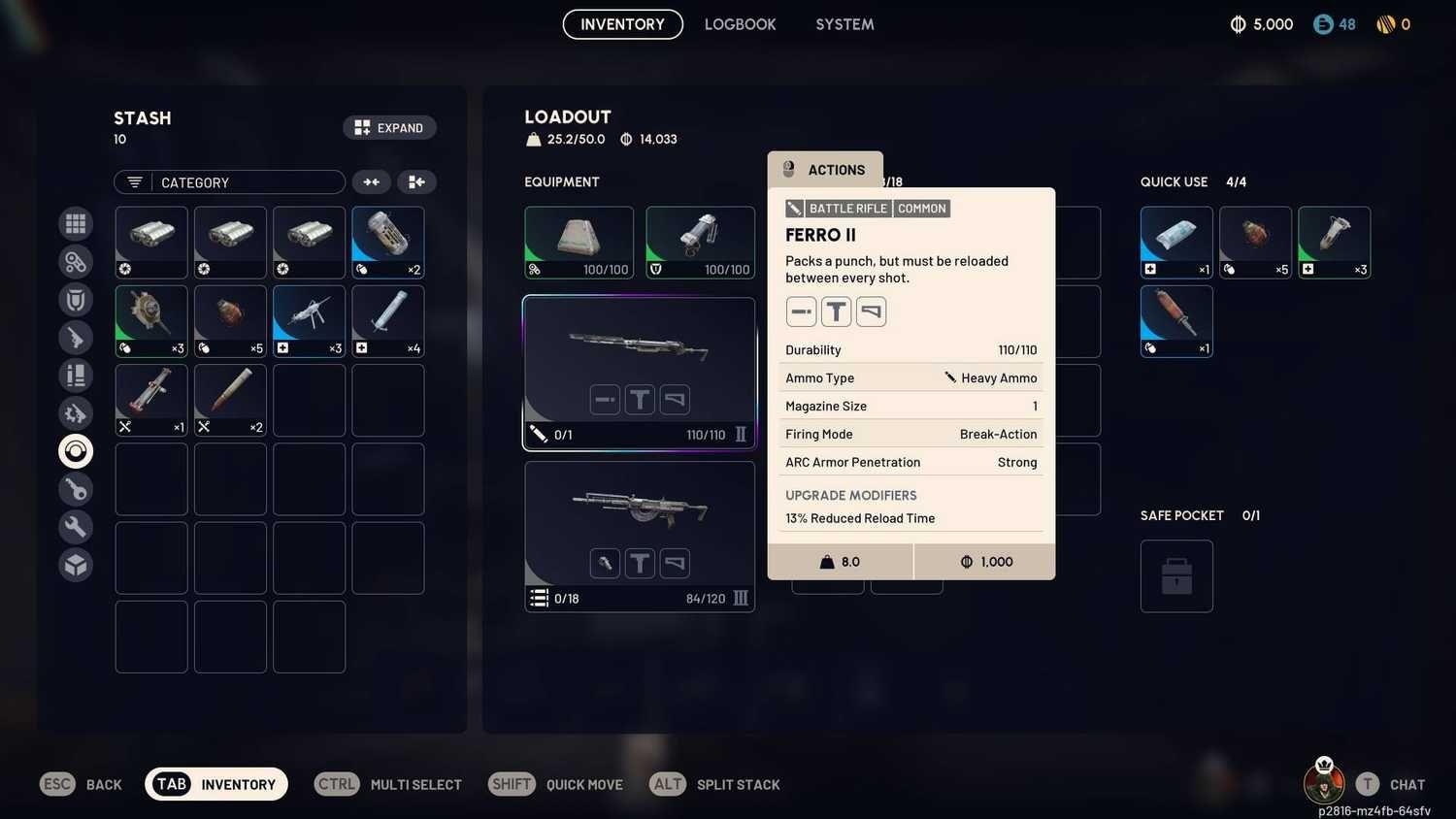The width and height of the screenshot is (1456, 819).
Task: Open the grid view showing all stash items
Action: pos(76,223)
